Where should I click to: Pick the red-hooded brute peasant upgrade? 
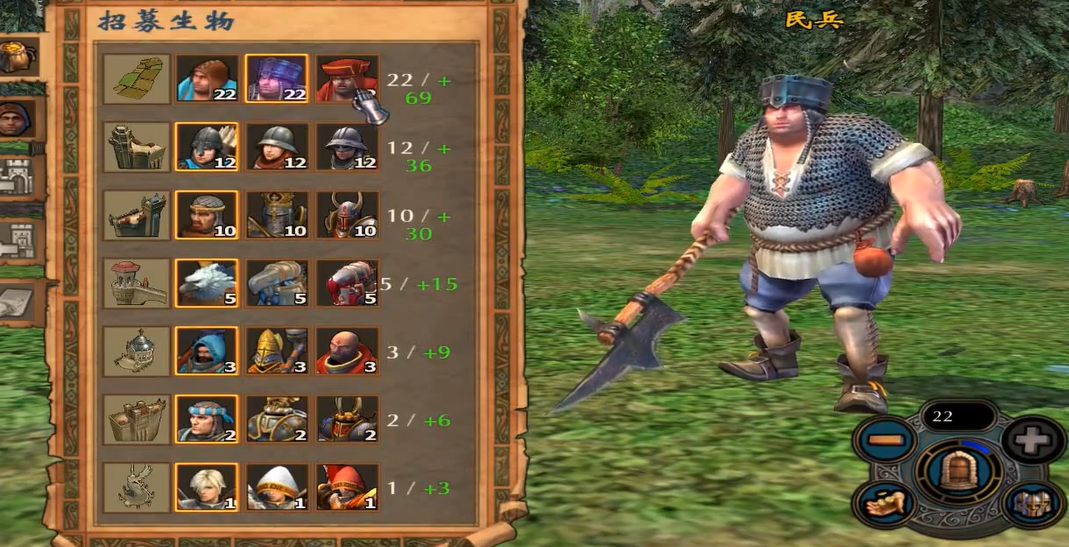coord(347,79)
